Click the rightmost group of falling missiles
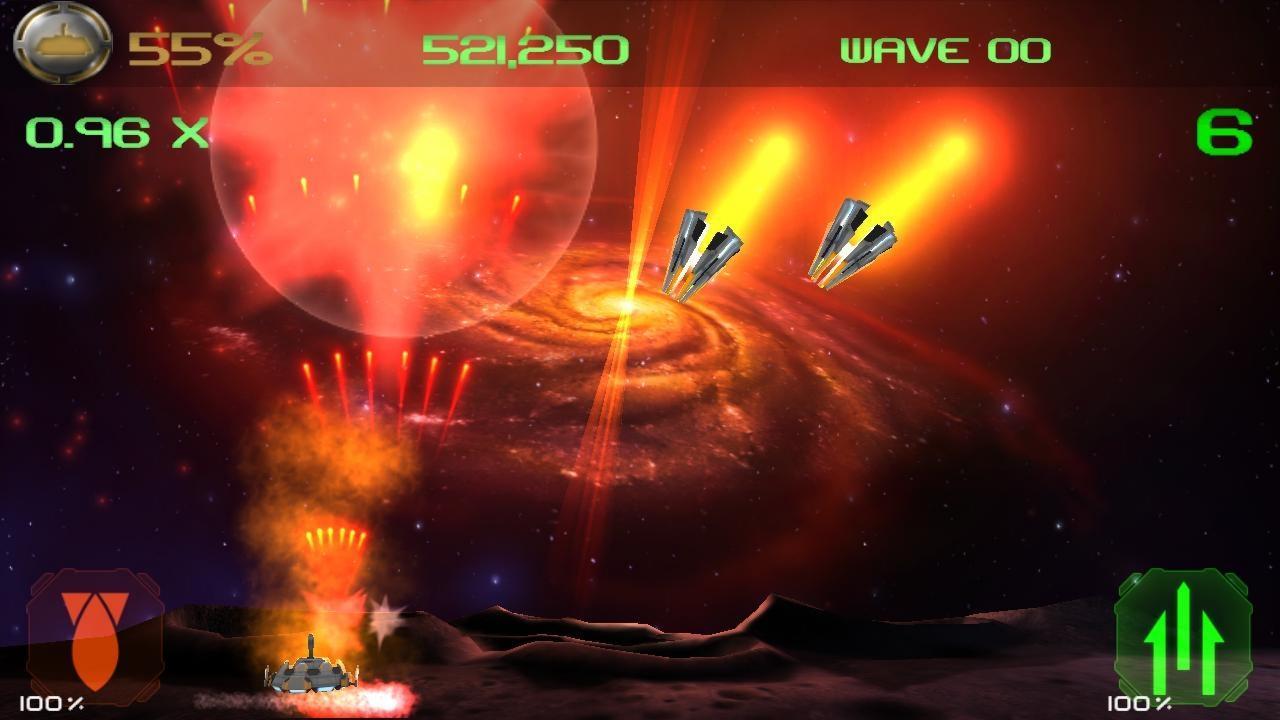Viewport: 1280px width, 720px height. coord(855,245)
